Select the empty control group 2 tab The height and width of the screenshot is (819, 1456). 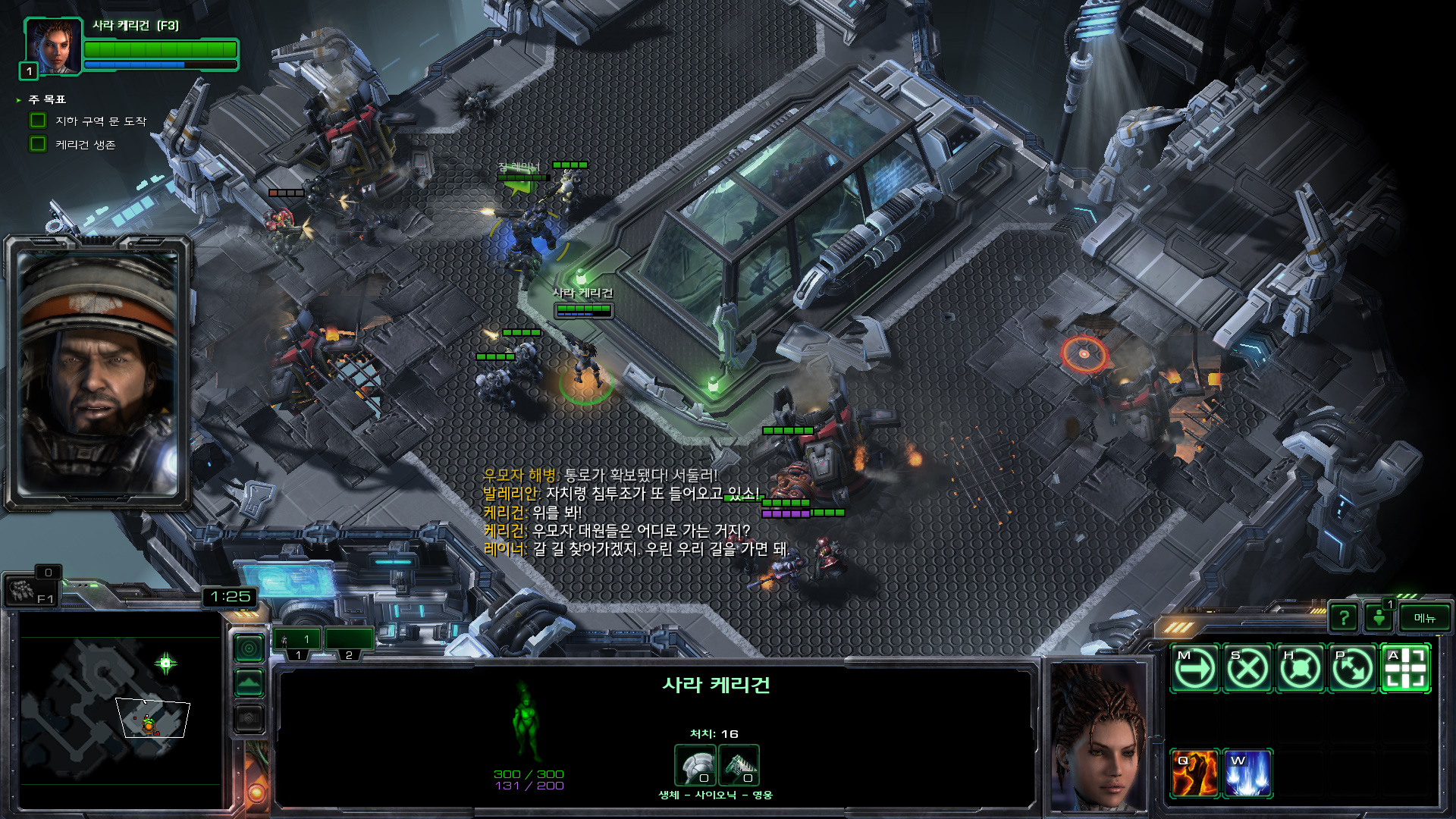[349, 641]
